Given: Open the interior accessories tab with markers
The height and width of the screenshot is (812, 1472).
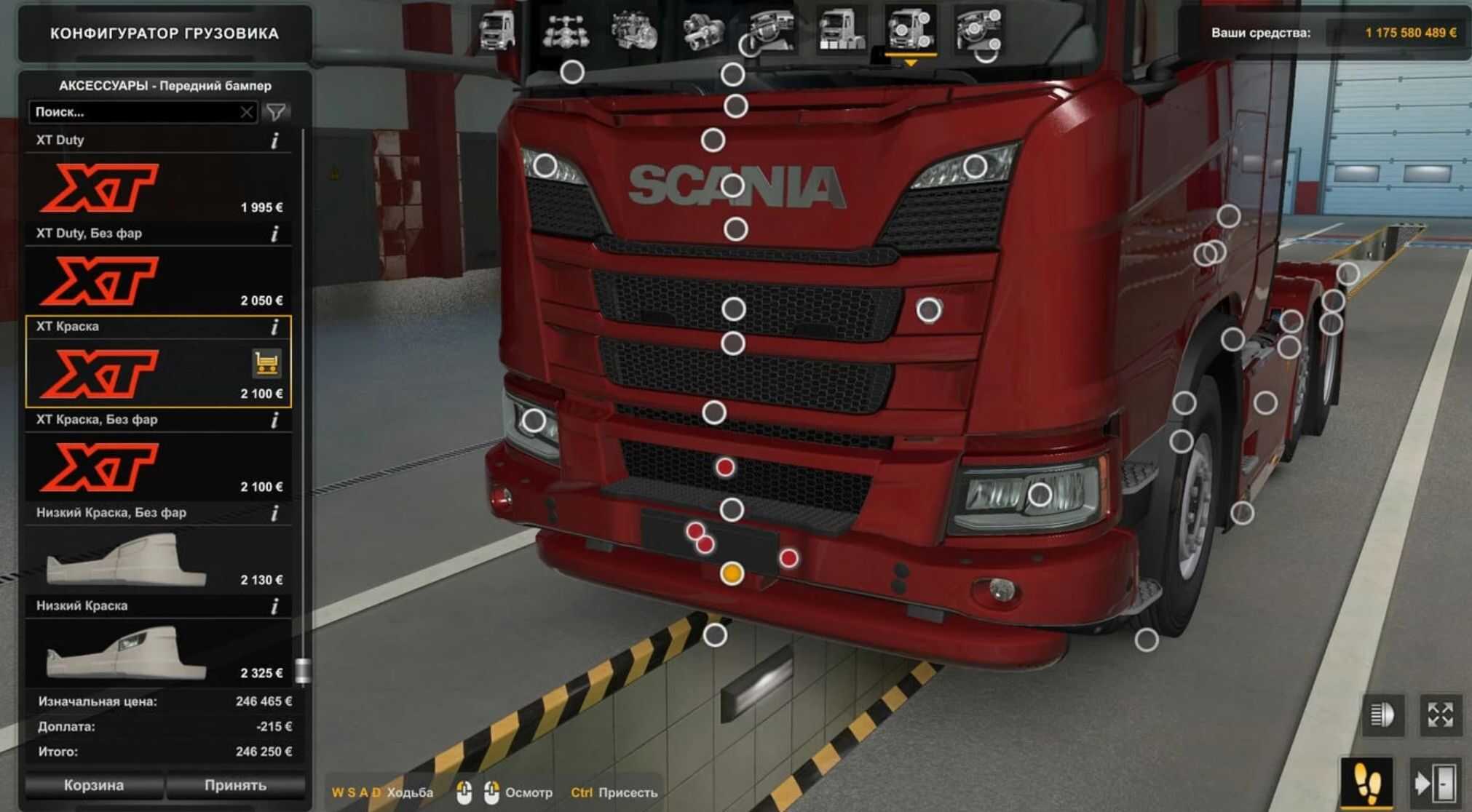Looking at the screenshot, I should pyautogui.click(x=978, y=31).
